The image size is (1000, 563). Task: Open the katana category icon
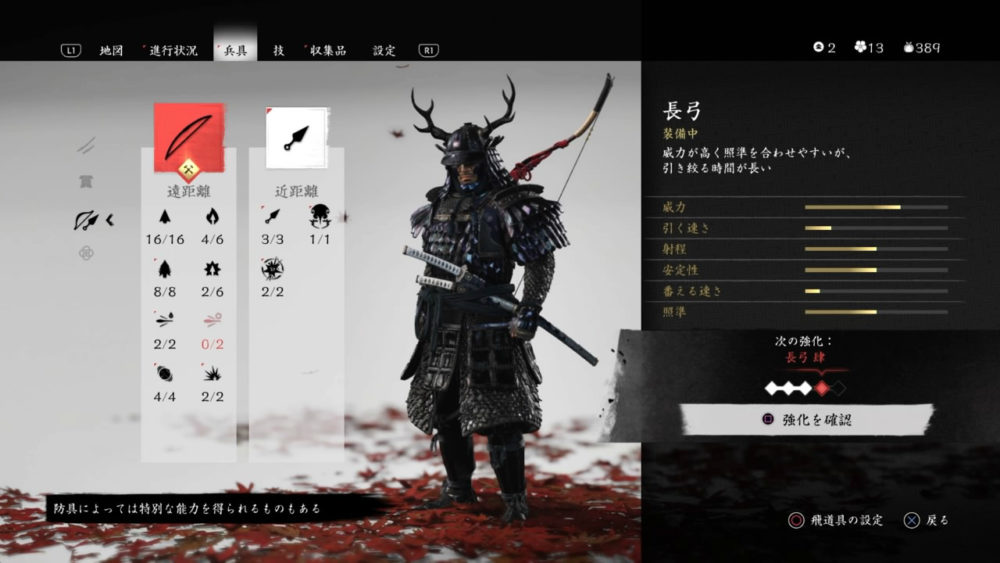[87, 146]
